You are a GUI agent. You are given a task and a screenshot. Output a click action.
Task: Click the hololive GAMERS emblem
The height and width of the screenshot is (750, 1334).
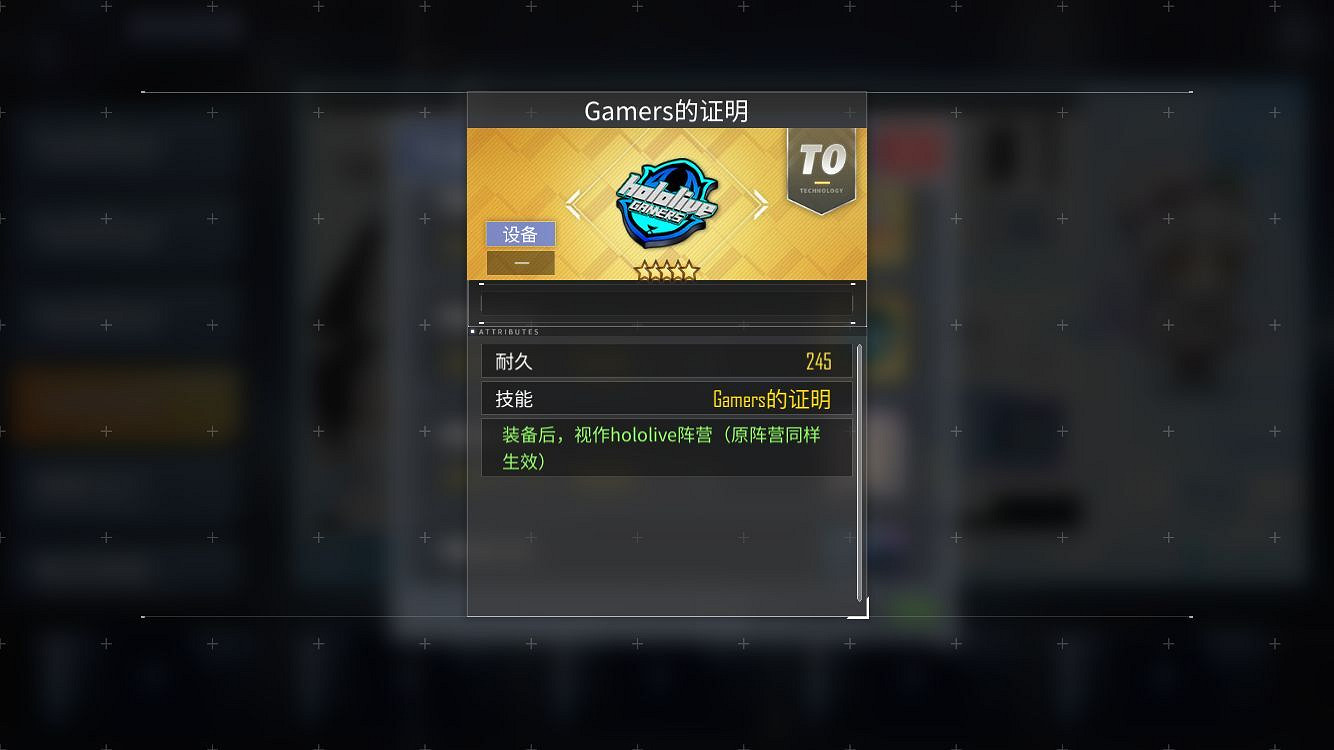point(666,200)
